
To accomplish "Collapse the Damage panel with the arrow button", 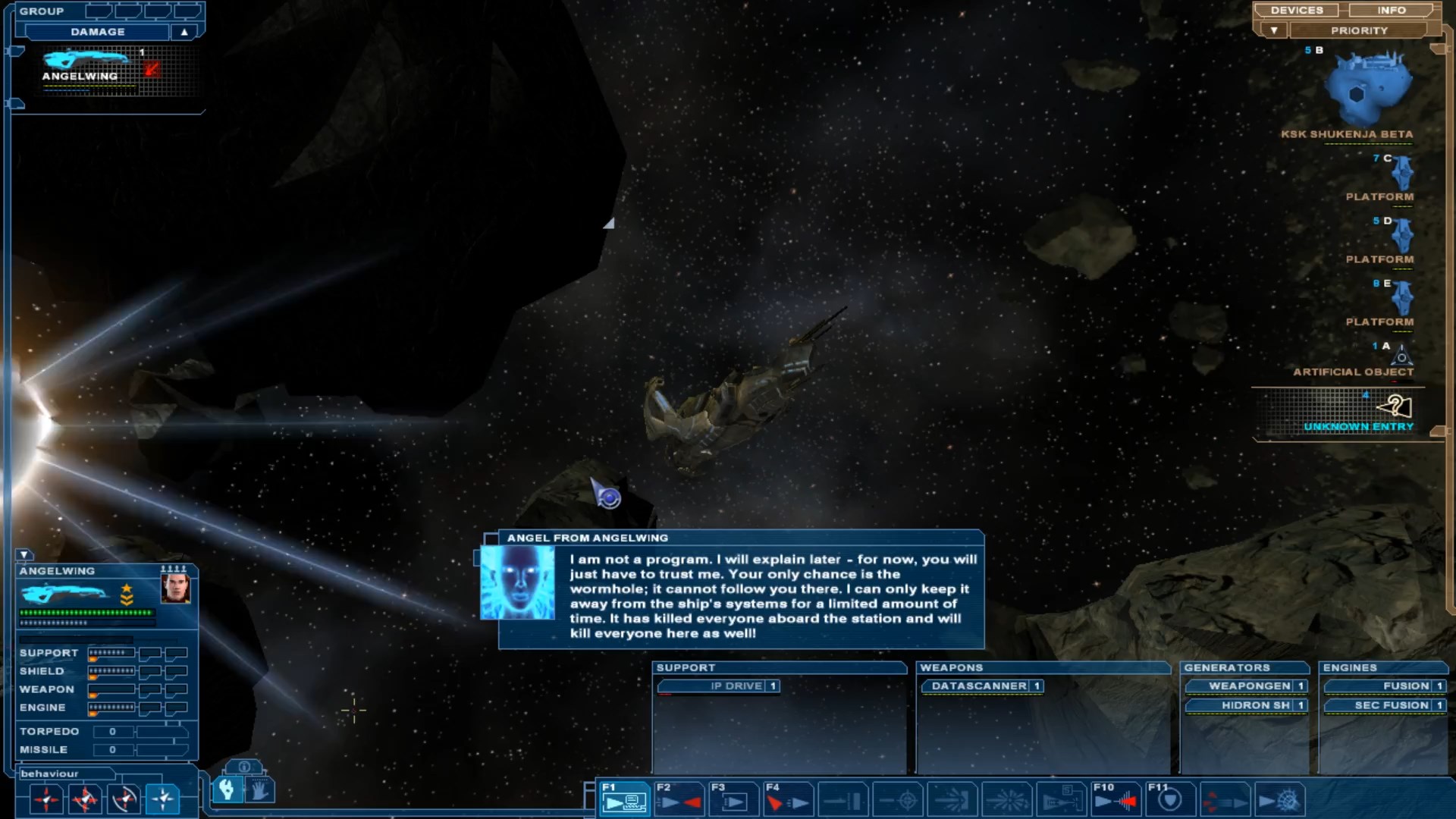I will tap(184, 32).
